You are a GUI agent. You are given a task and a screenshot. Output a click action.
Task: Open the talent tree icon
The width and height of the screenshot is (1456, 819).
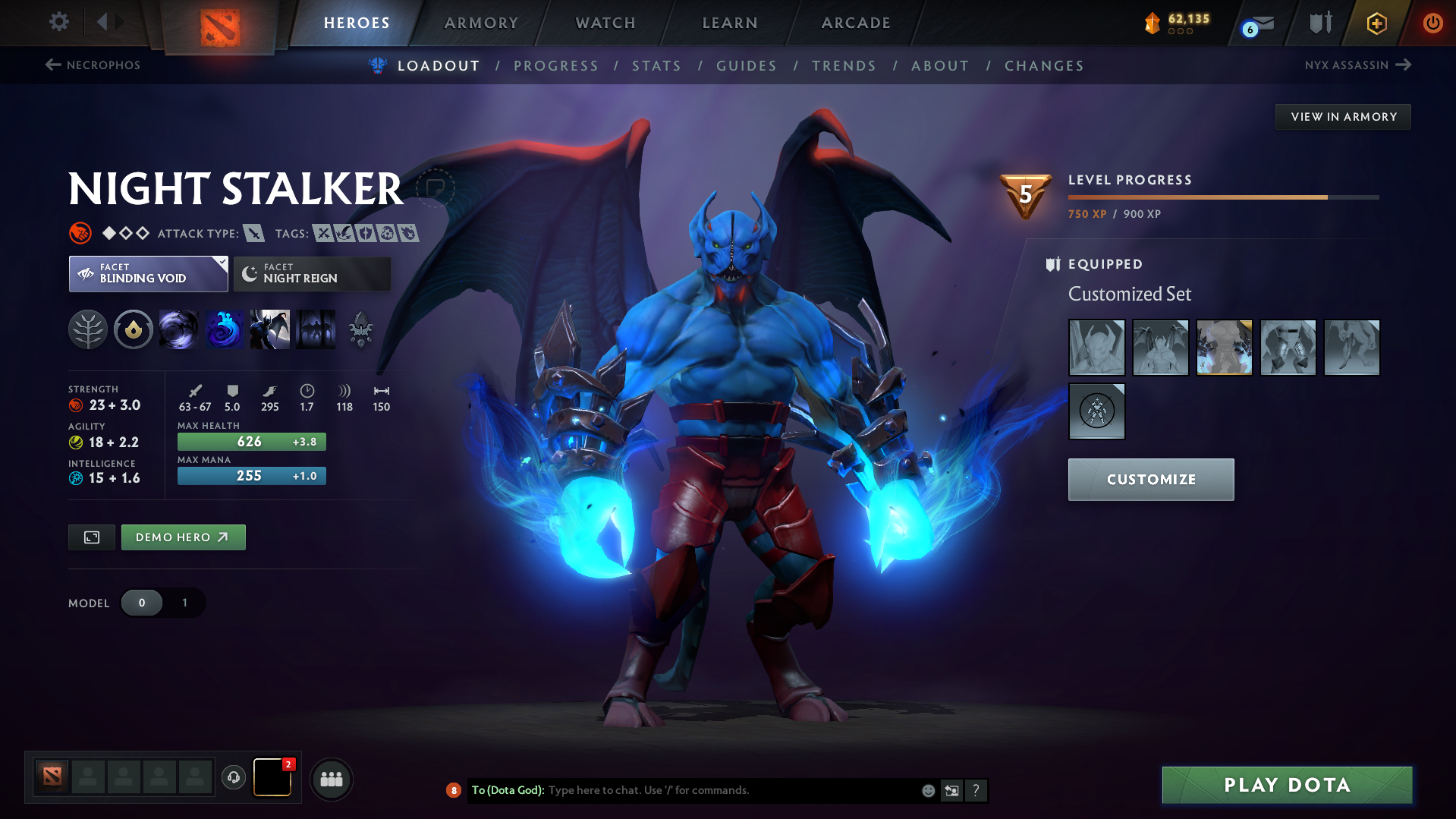[x=89, y=329]
